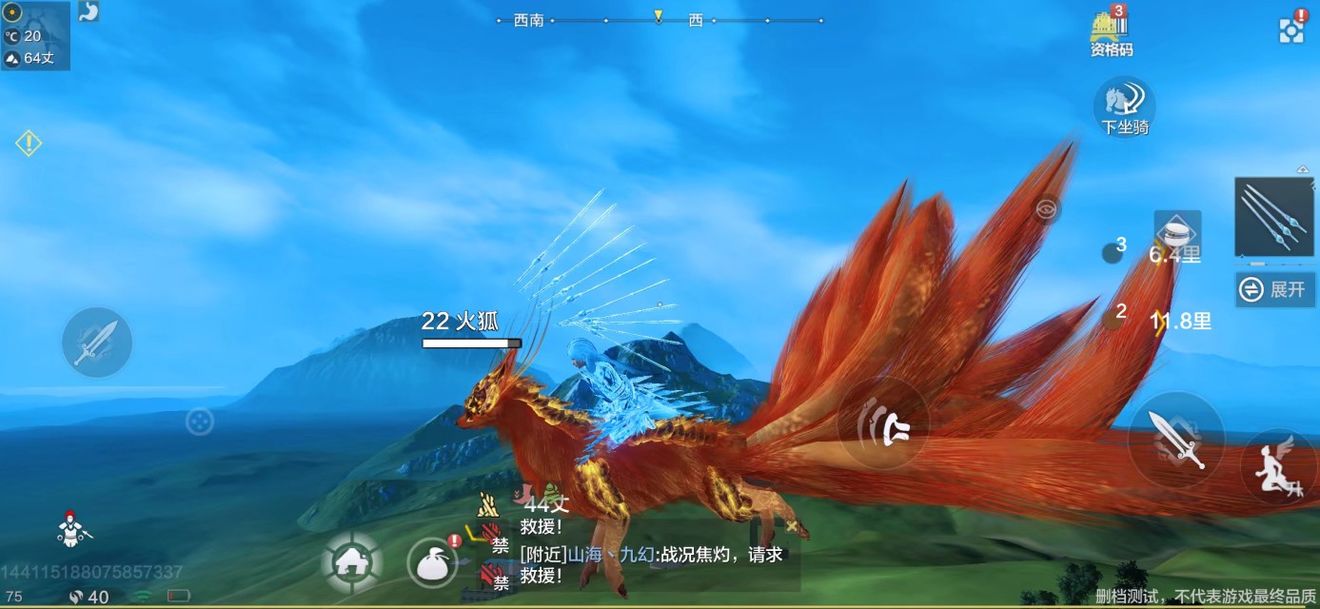Expand the panel with 展开 button

point(1274,290)
